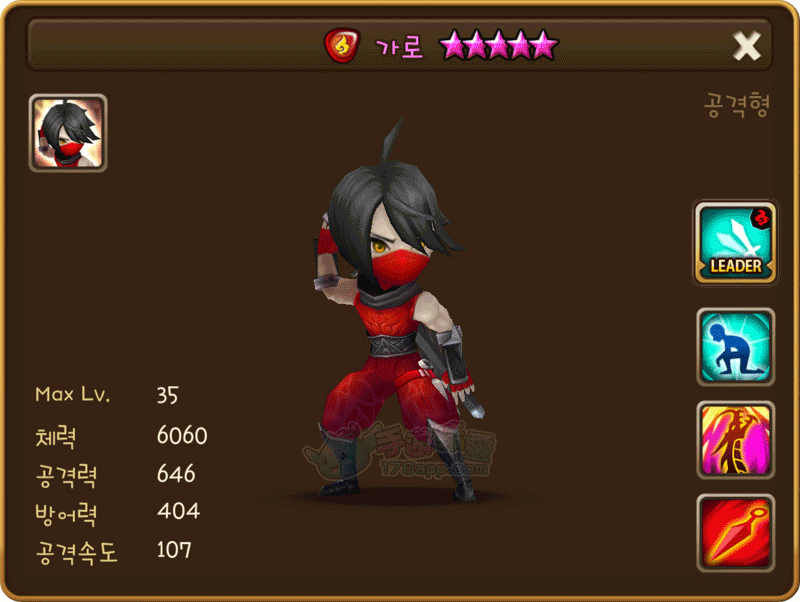The image size is (800, 602).
Task: View the Leader skill icon
Action: pos(735,243)
